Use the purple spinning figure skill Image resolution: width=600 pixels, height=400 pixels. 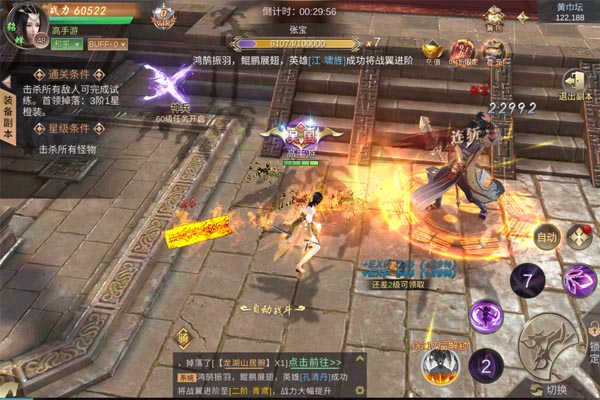(x=486, y=317)
